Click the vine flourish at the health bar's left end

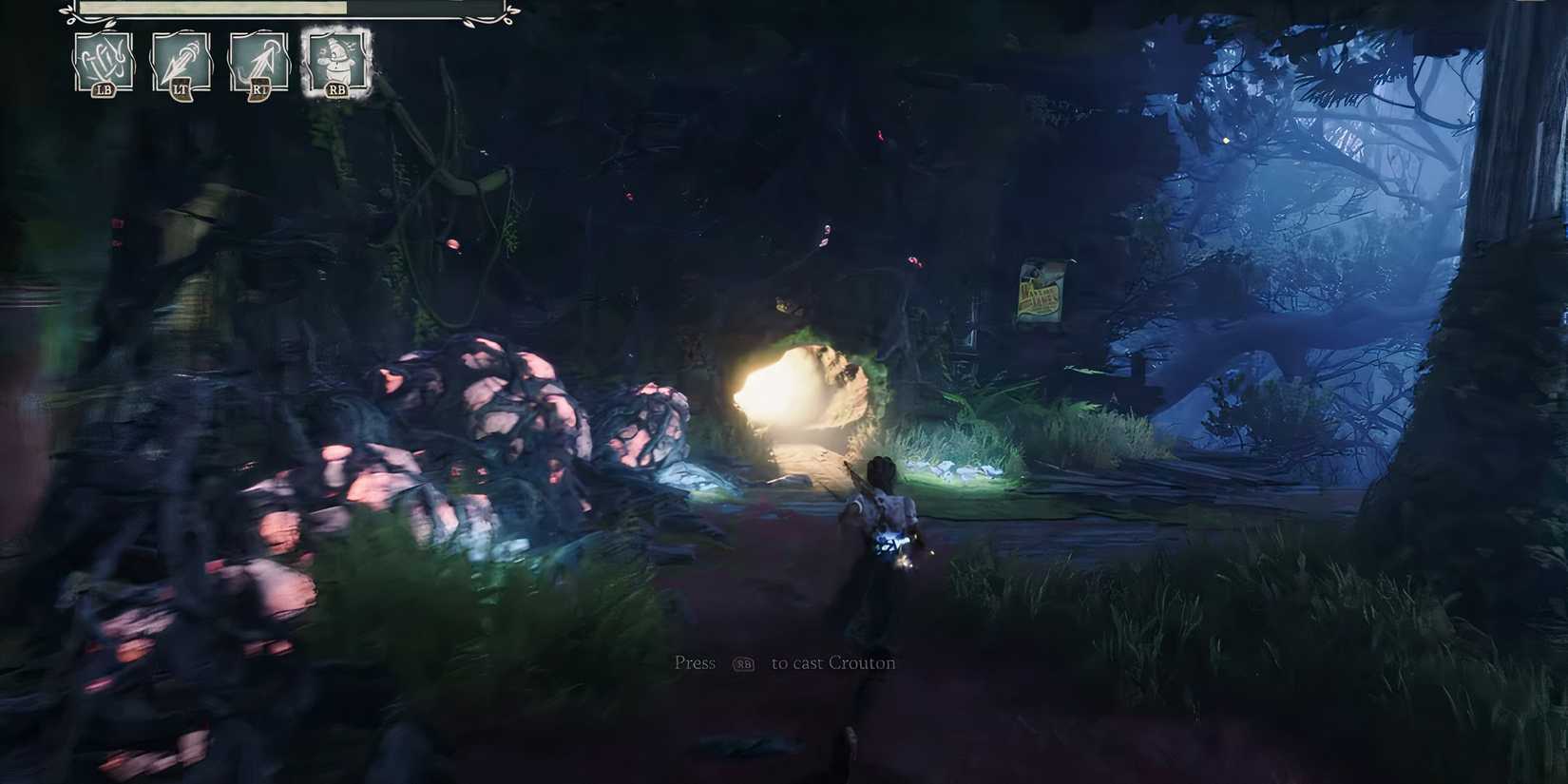point(67,15)
